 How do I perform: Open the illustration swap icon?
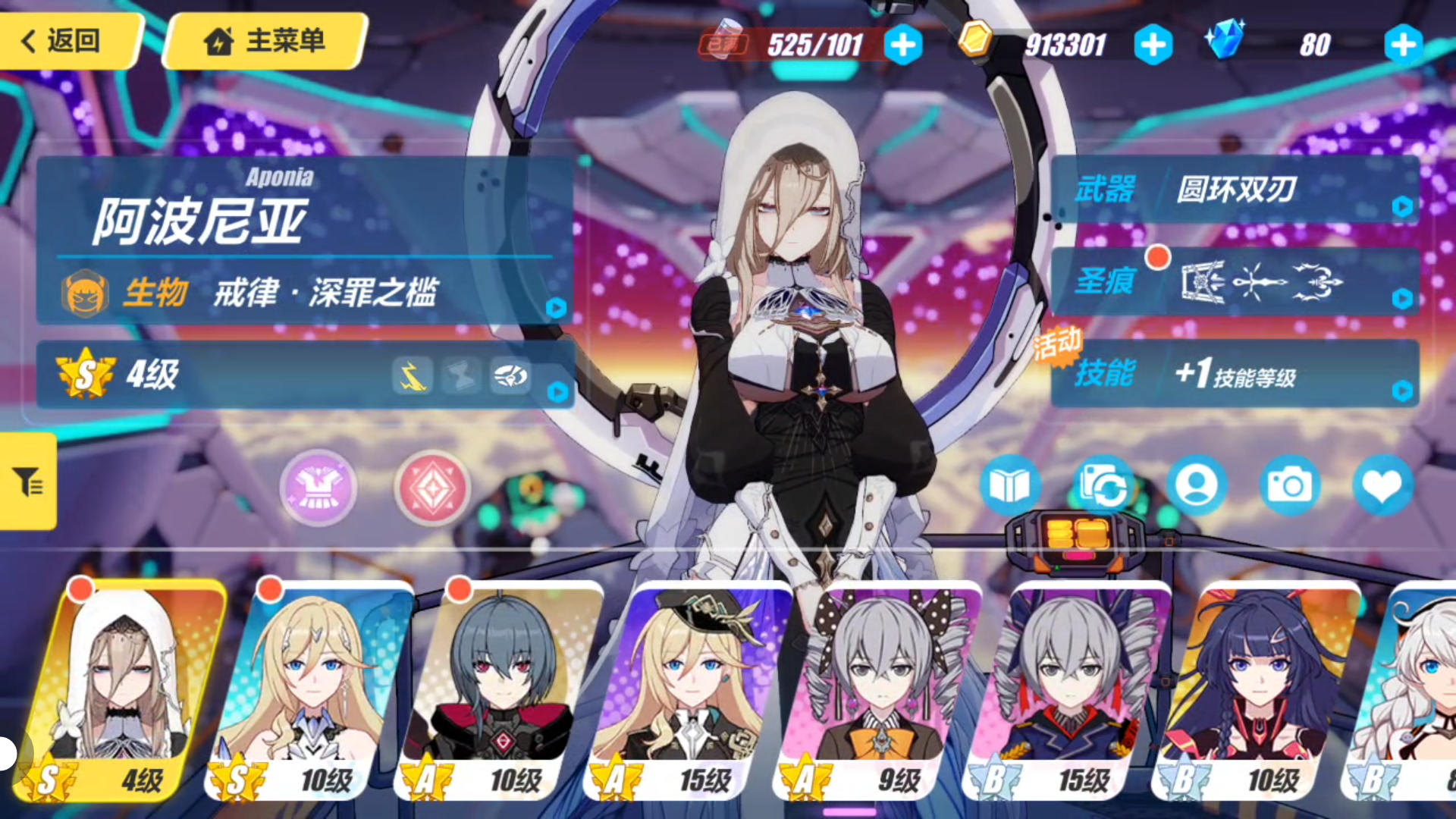[x=1106, y=486]
